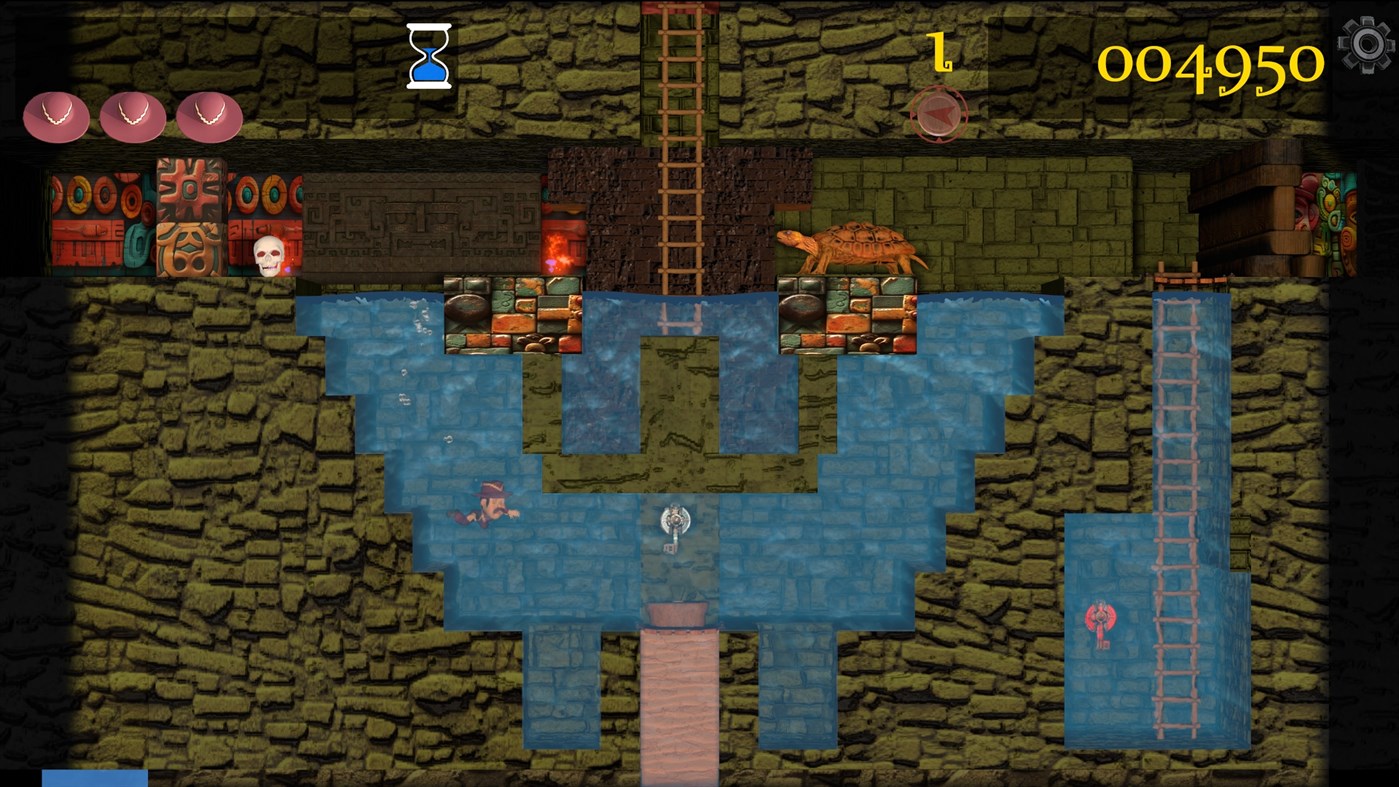Click the blue bar at bottom left
Image resolution: width=1399 pixels, height=787 pixels.
(95, 778)
